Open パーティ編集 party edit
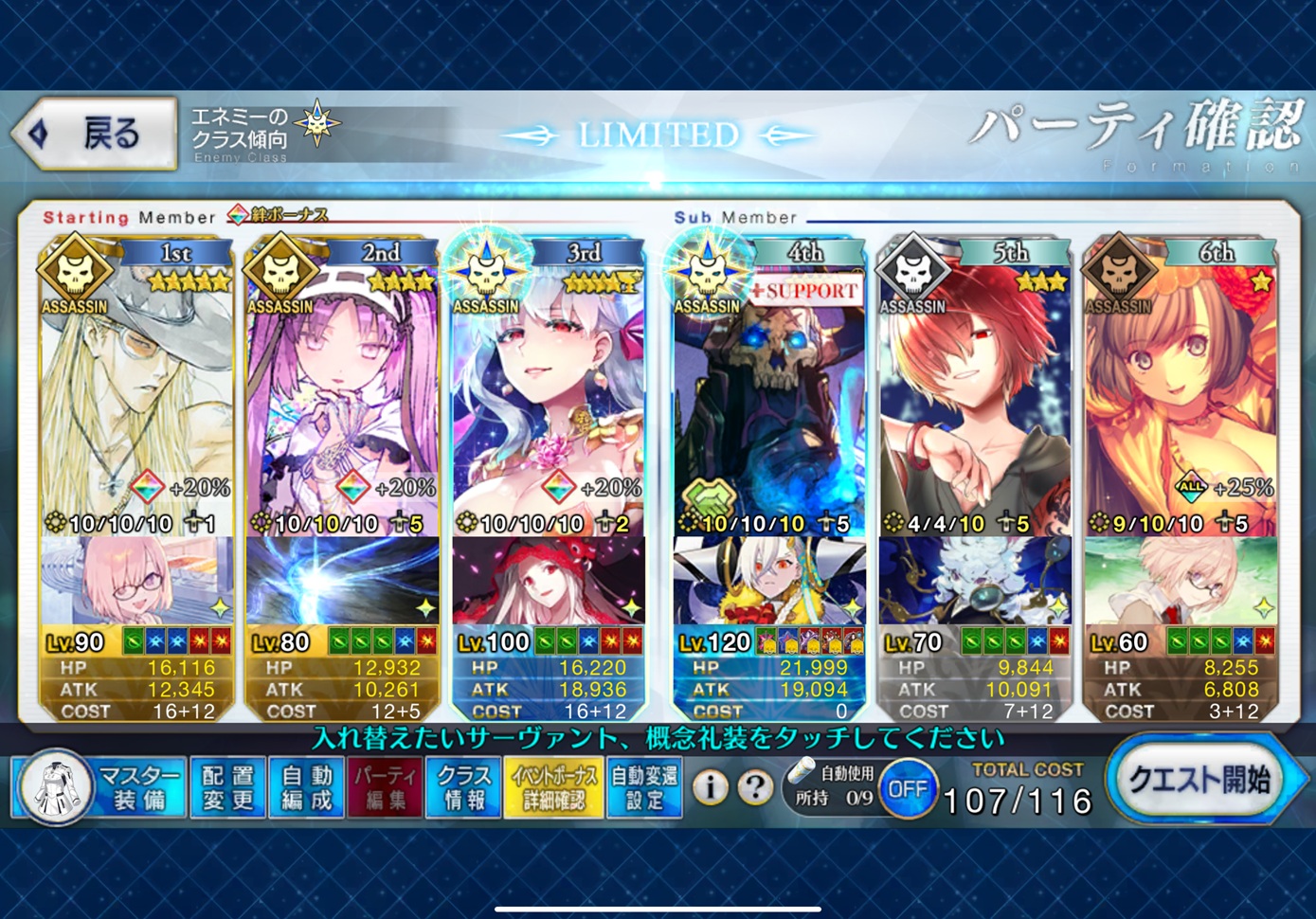 click(385, 787)
